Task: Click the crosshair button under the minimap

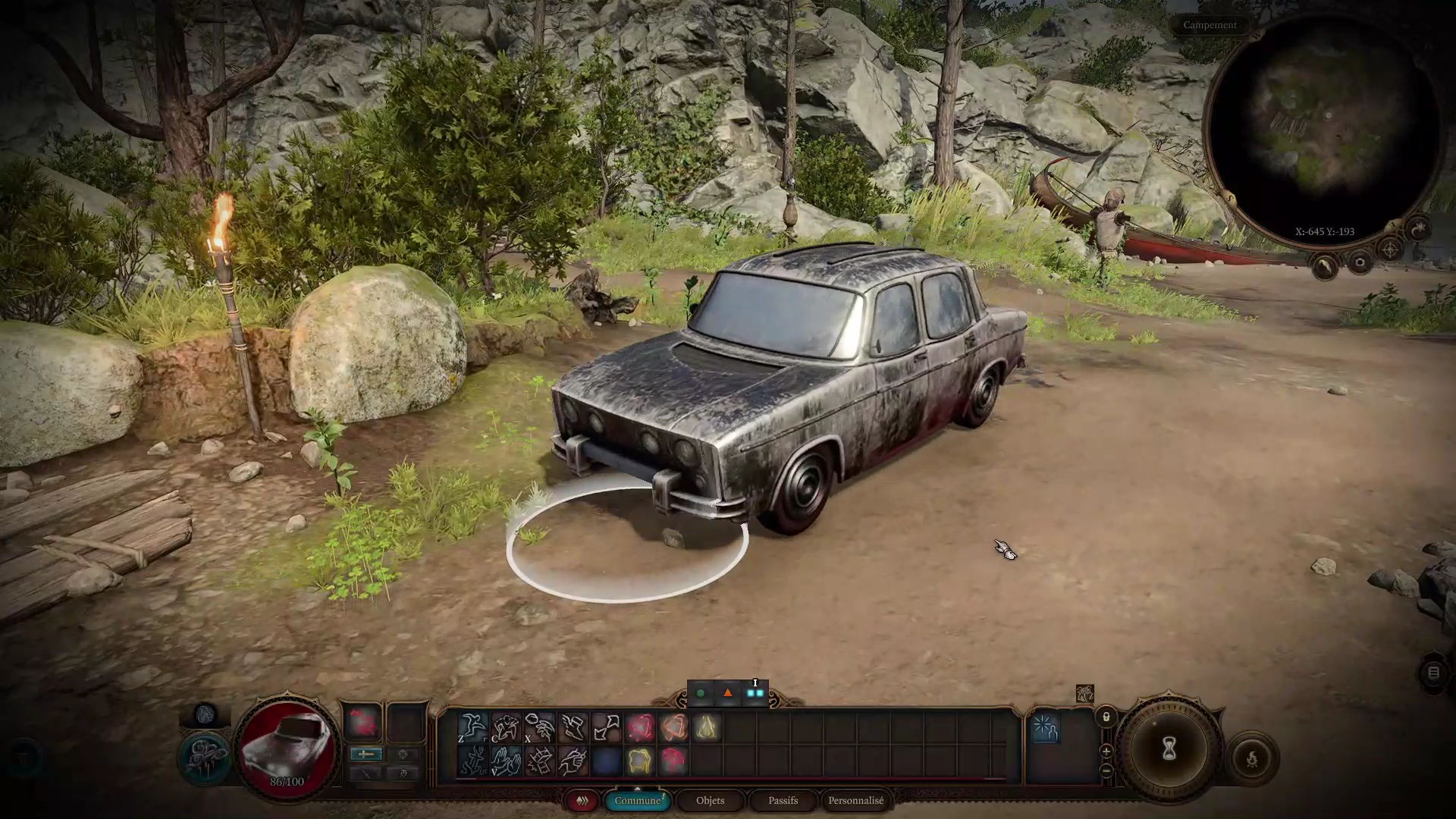Action: click(x=1390, y=249)
